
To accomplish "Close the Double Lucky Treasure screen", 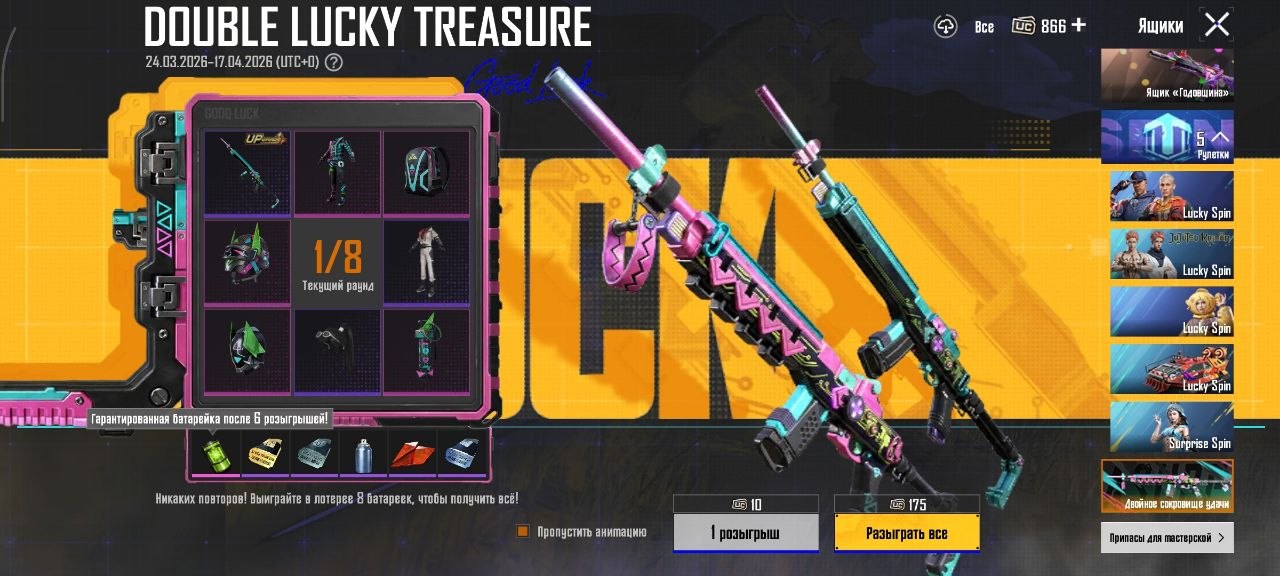I will (1217, 25).
